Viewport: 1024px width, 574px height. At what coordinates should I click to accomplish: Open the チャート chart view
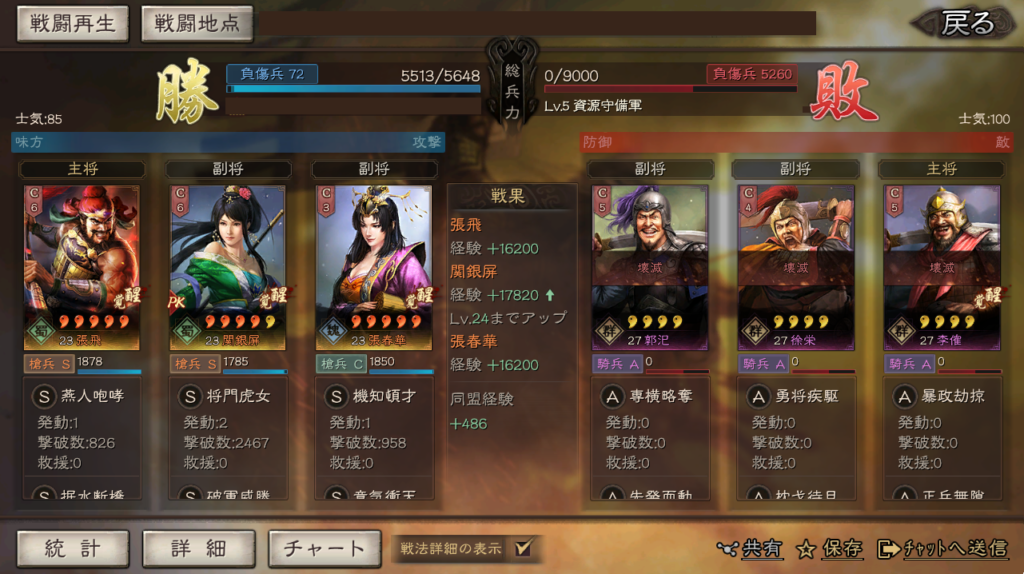pos(324,548)
